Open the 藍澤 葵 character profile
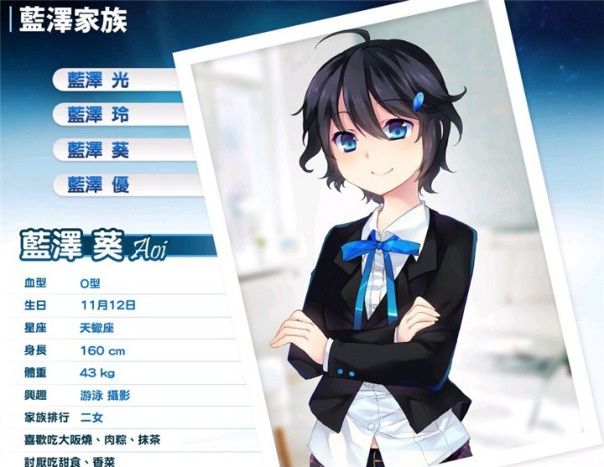The width and height of the screenshot is (604, 467). (98, 150)
